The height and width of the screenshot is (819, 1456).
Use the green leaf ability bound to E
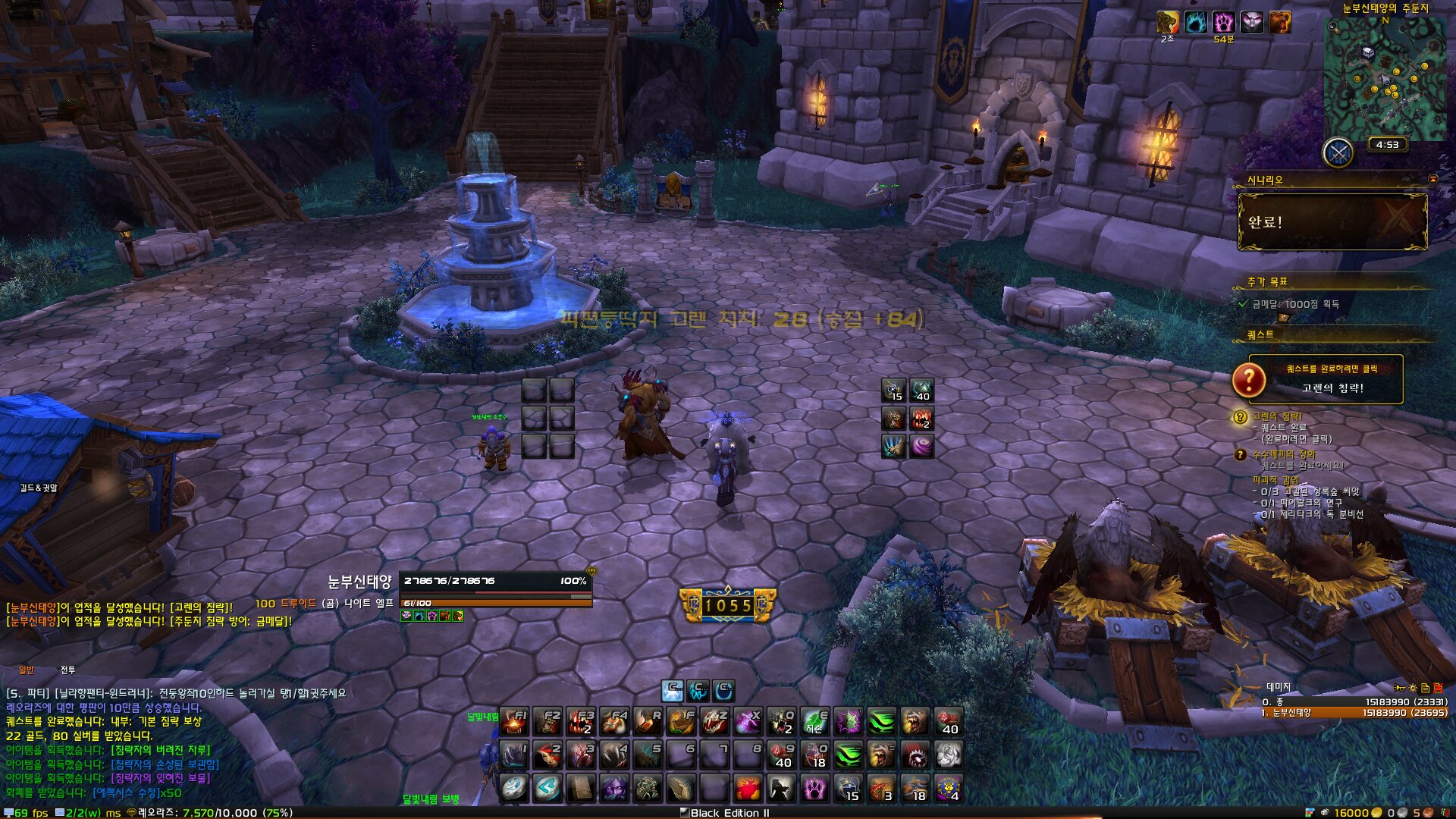click(814, 721)
